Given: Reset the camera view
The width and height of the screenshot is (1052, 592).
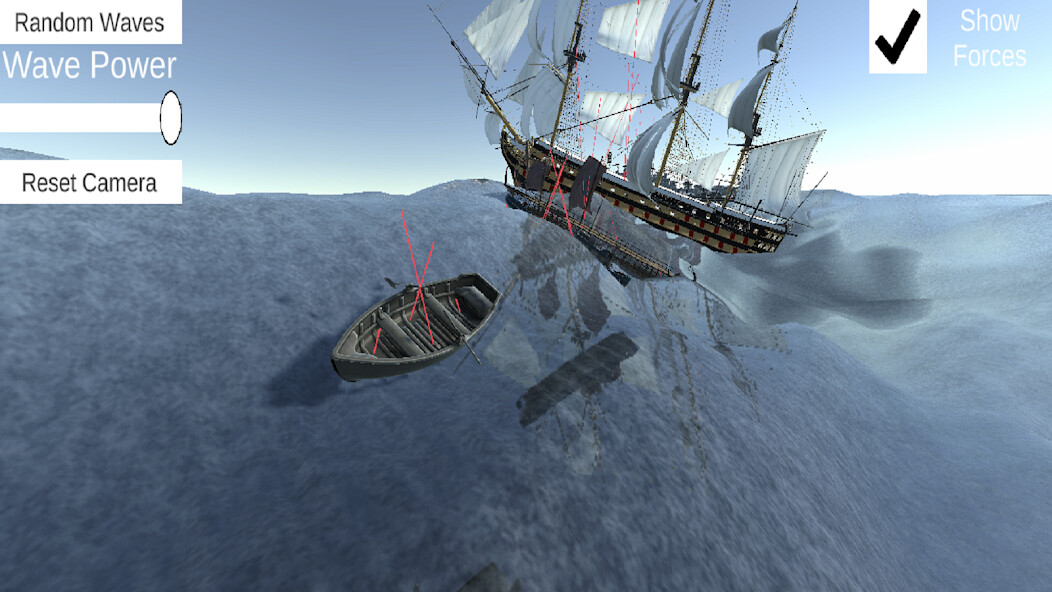Looking at the screenshot, I should pos(90,182).
